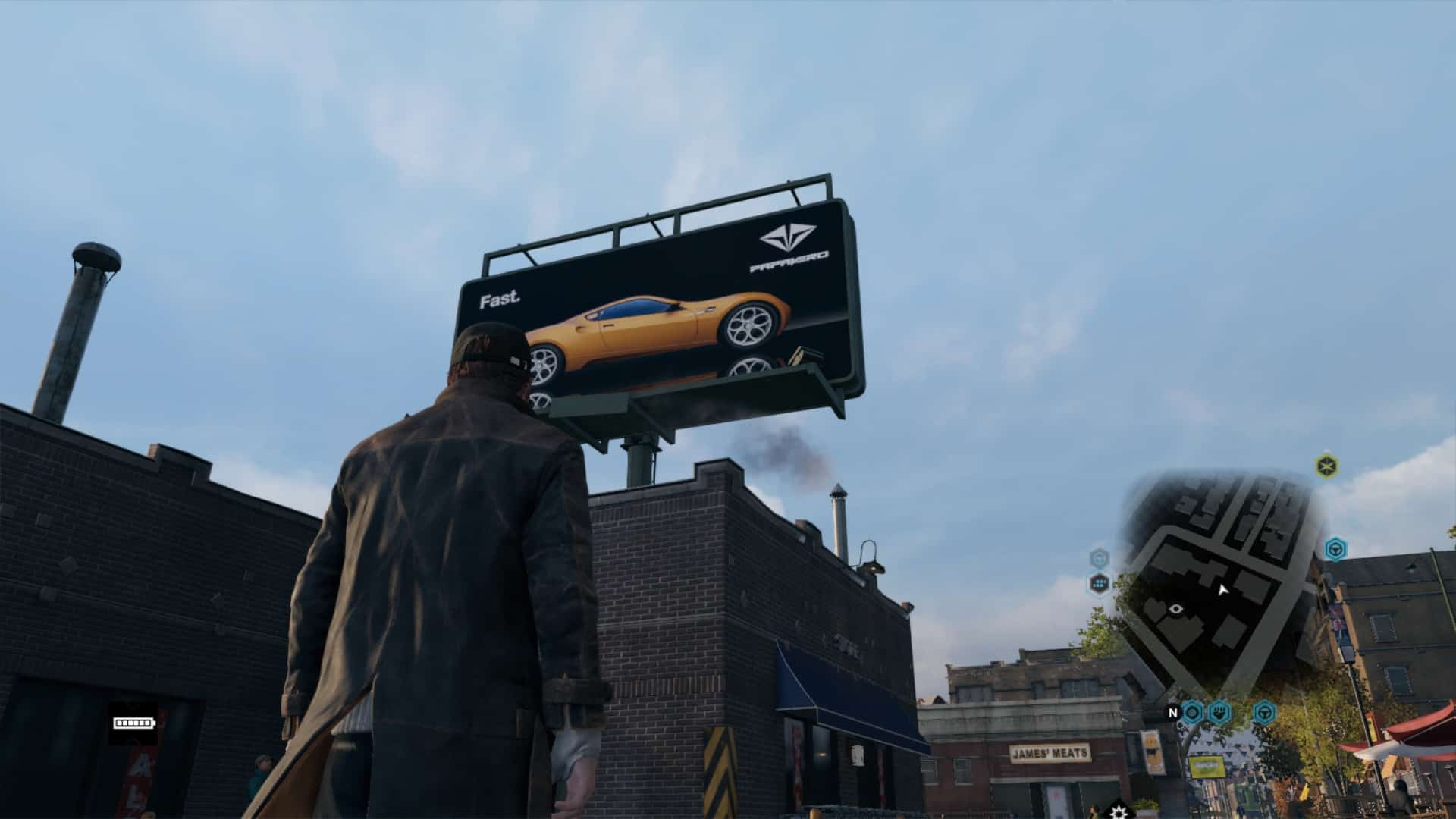Screen dimensions: 1456x819
Task: Choose the green hexagon marker above the minimap
Action: [1326, 465]
